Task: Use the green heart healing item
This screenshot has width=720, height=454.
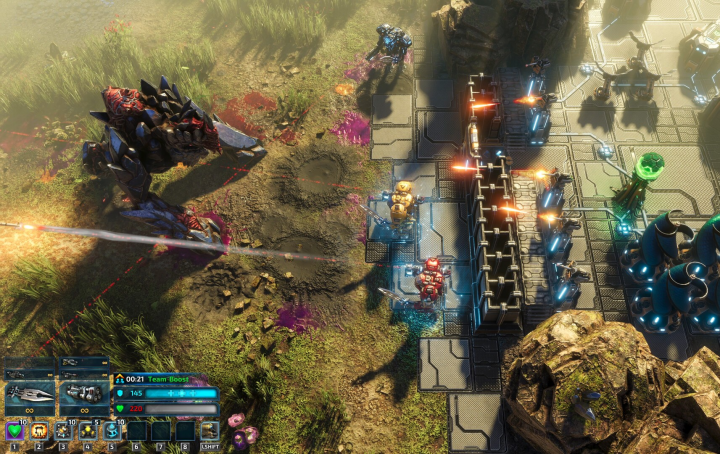Action: (15, 431)
